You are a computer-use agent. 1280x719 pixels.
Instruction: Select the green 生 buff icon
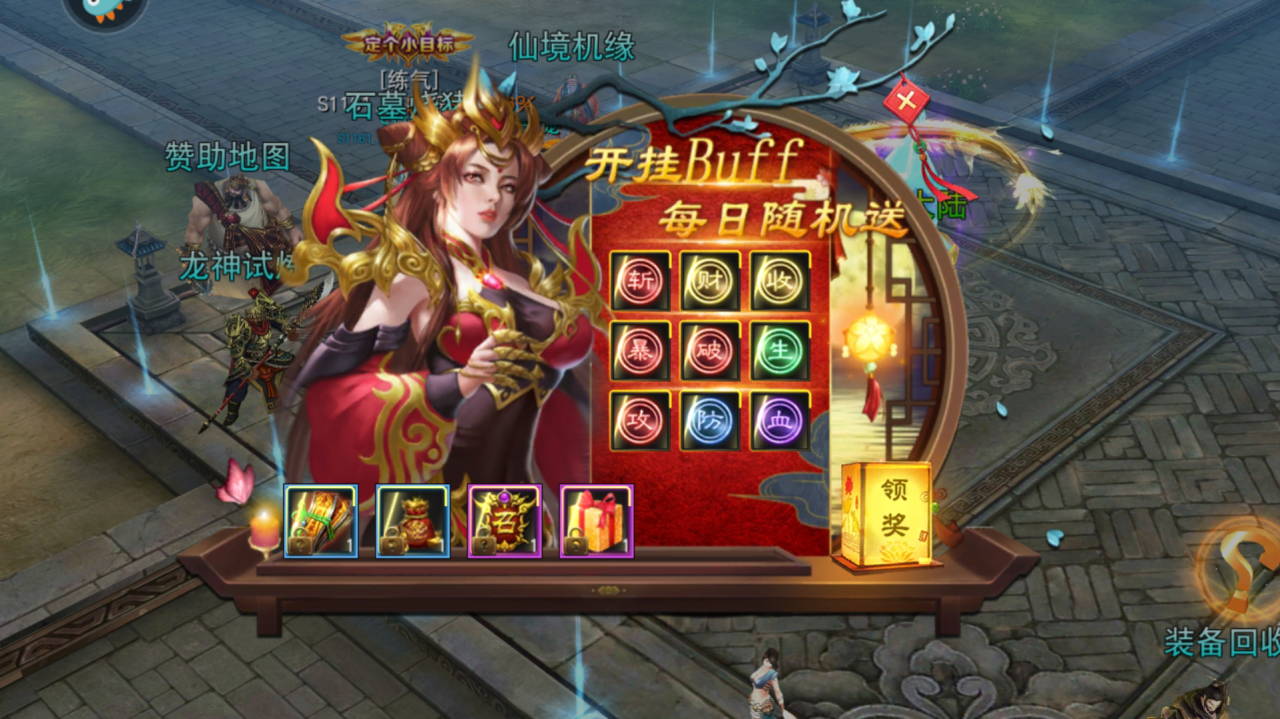point(780,351)
